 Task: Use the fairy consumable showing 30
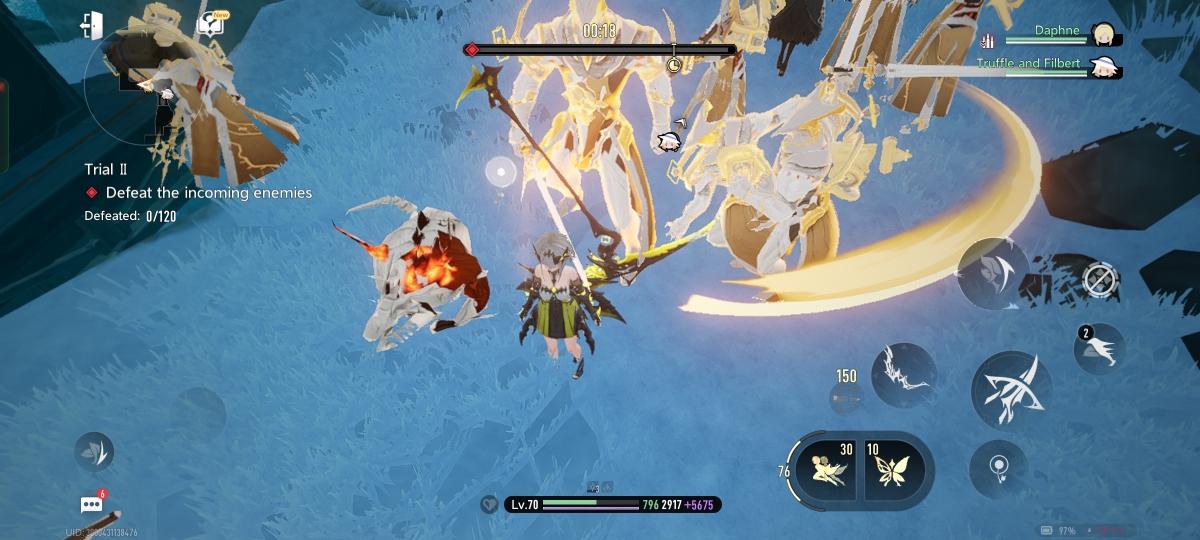pyautogui.click(x=827, y=465)
